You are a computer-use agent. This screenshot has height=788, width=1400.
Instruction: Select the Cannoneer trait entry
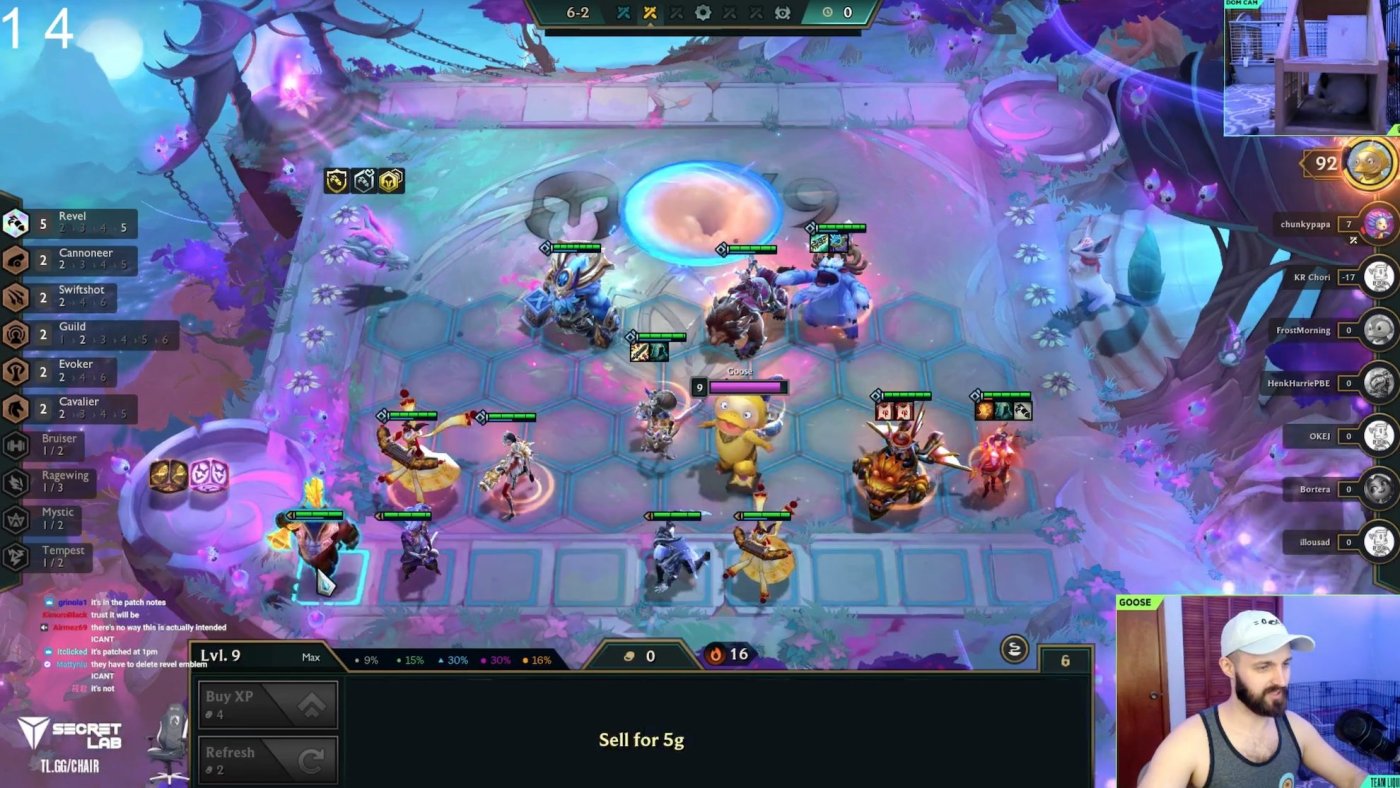(70, 260)
